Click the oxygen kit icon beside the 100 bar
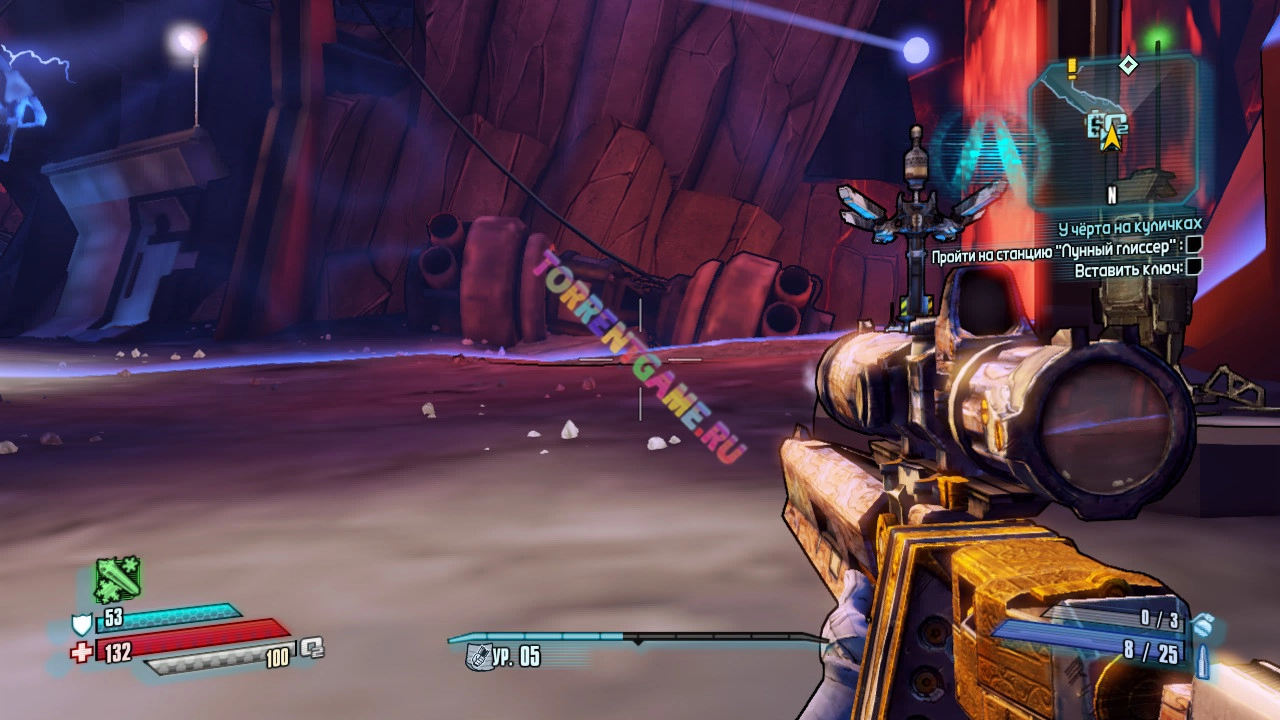The height and width of the screenshot is (720, 1280). point(312,648)
